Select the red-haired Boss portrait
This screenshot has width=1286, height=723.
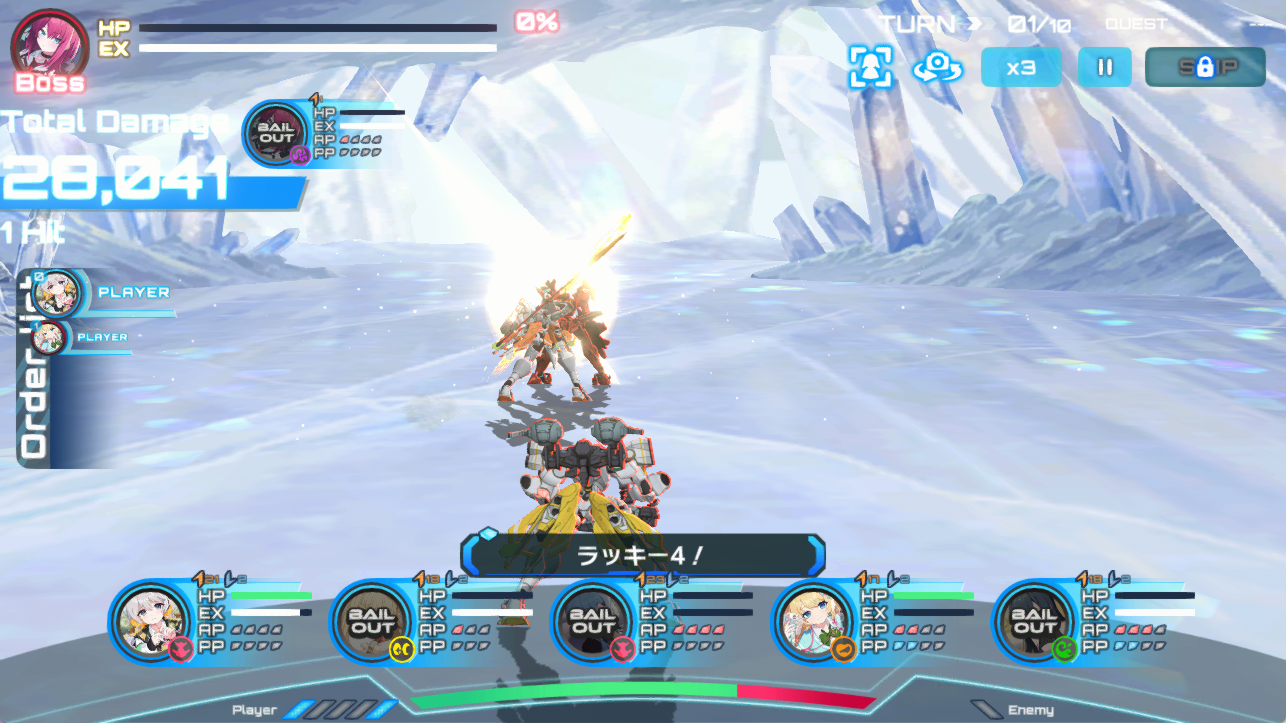47,45
